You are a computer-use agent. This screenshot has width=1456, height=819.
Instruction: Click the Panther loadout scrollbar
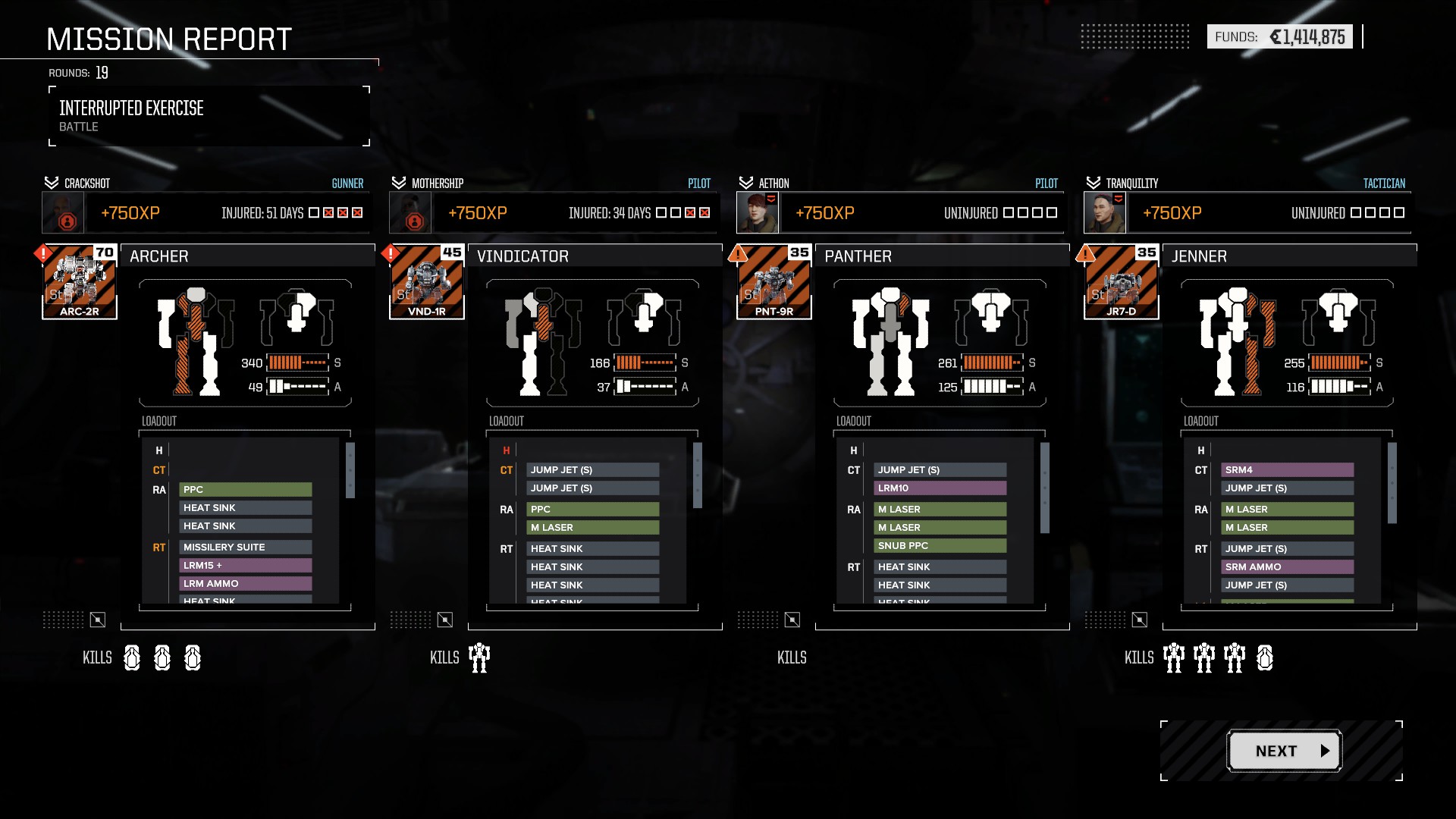tap(1045, 488)
